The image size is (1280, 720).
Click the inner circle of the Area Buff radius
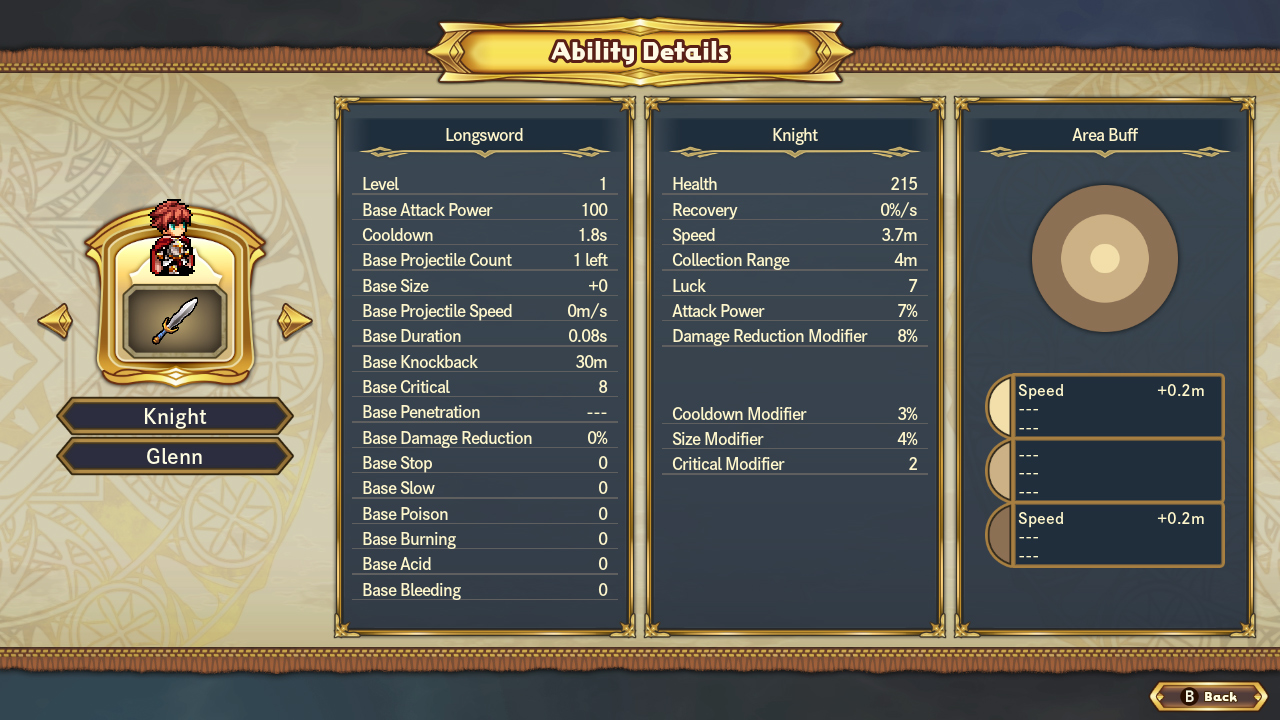[1104, 258]
